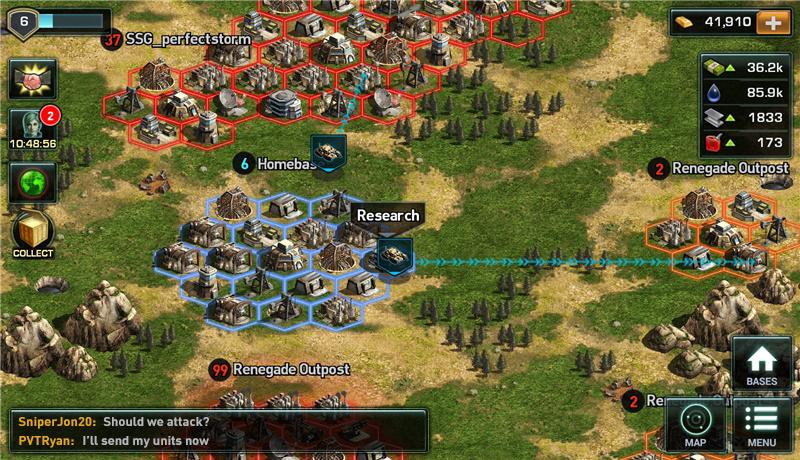Image resolution: width=800 pixels, height=460 pixels.
Task: Open the player level 6 badge
Action: 23,19
